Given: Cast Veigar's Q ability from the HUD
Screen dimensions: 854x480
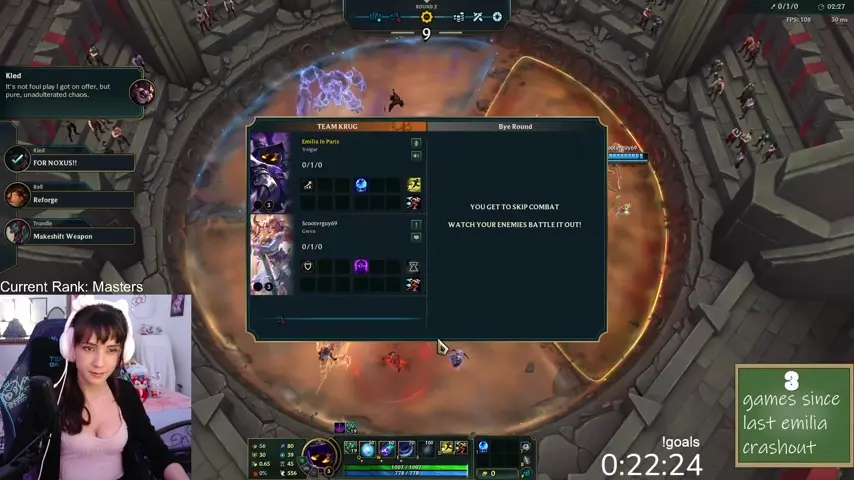Looking at the screenshot, I should [368, 449].
